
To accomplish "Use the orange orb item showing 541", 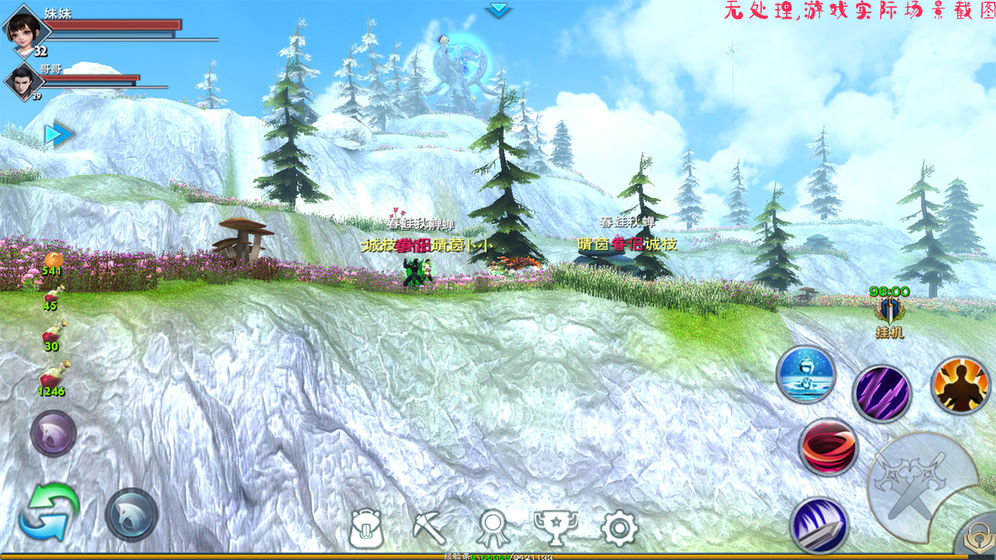I will tap(52, 262).
